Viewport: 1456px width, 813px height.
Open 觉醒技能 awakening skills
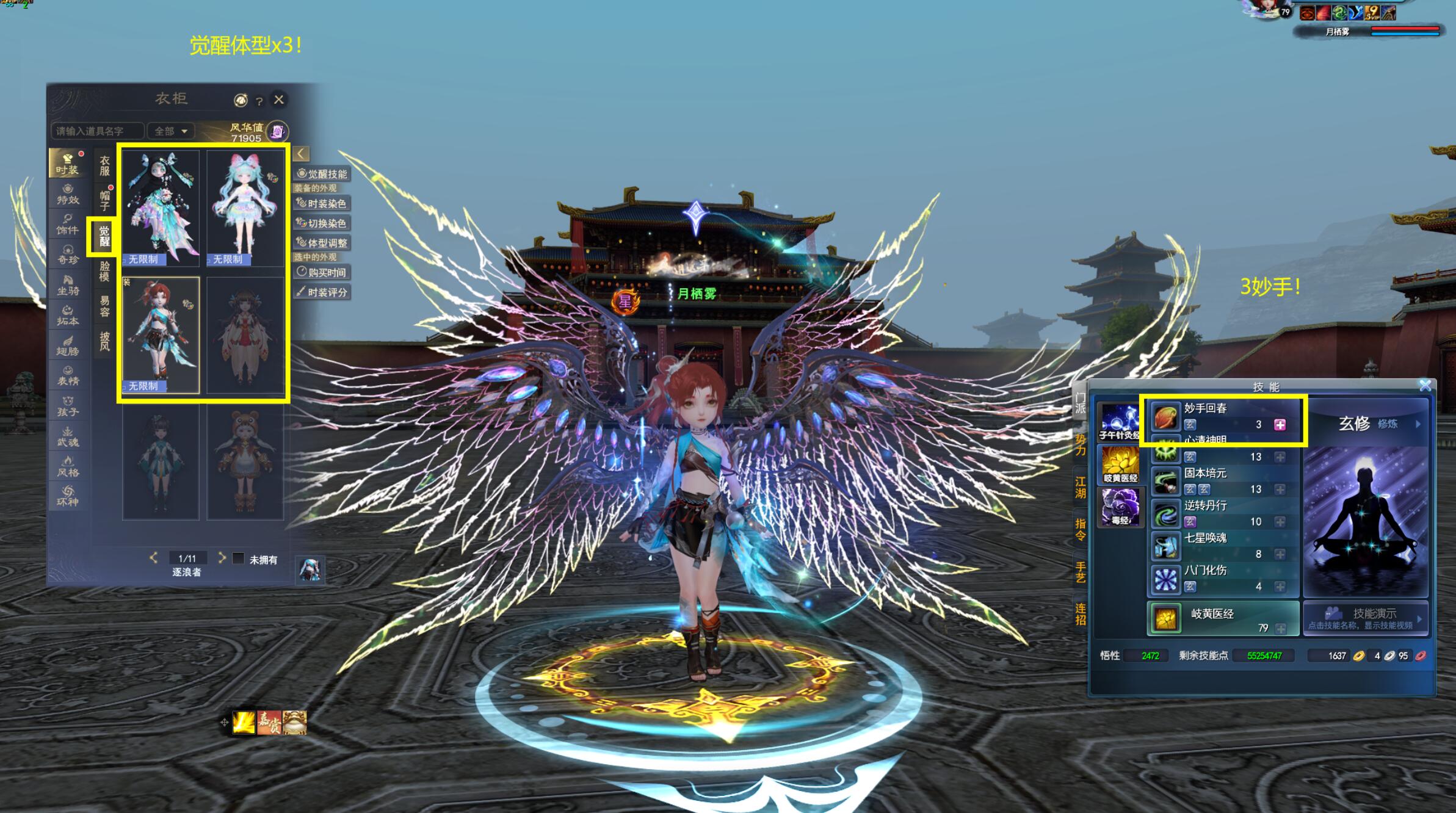point(322,174)
